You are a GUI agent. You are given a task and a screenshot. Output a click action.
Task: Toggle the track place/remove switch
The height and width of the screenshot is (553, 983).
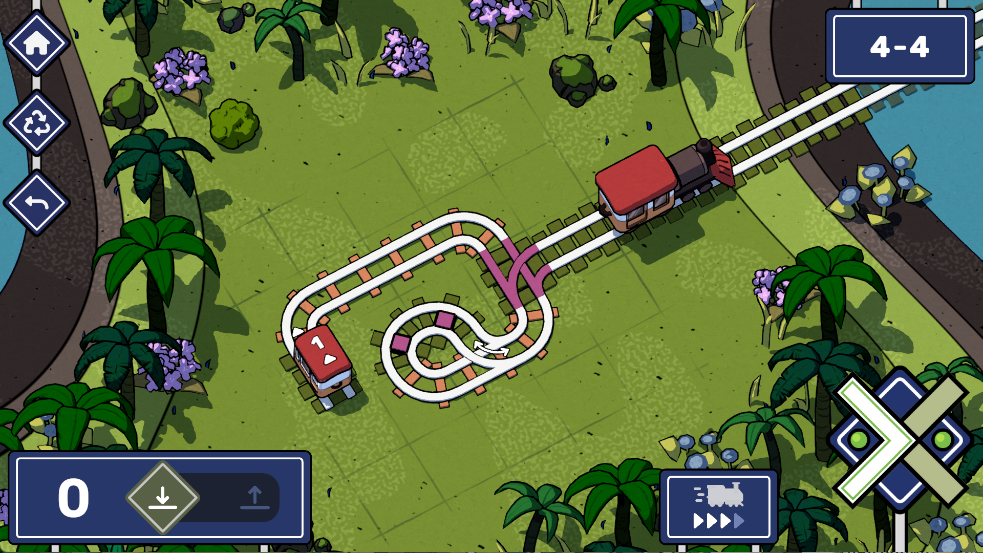click(208, 497)
